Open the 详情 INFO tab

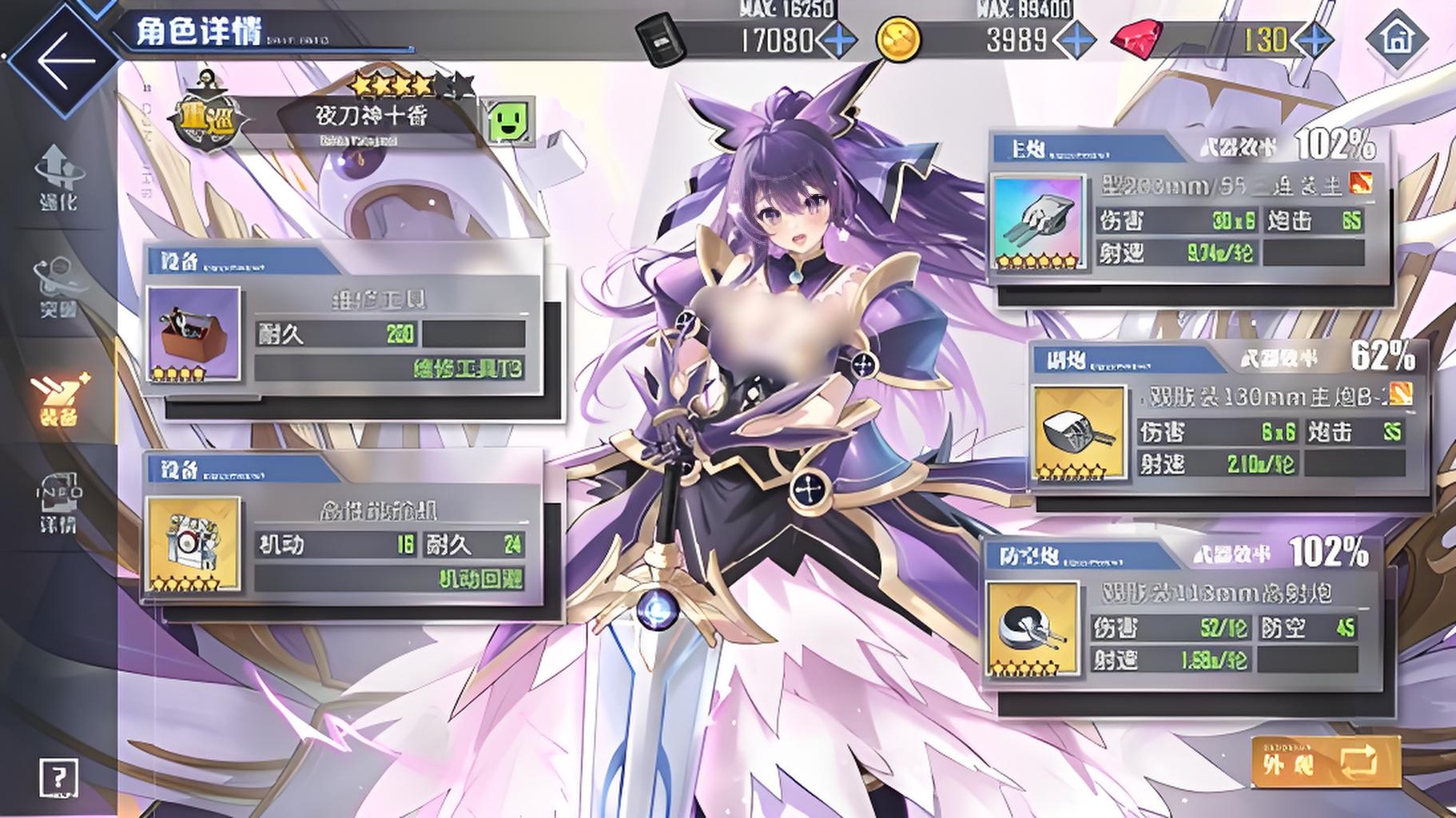click(x=58, y=503)
